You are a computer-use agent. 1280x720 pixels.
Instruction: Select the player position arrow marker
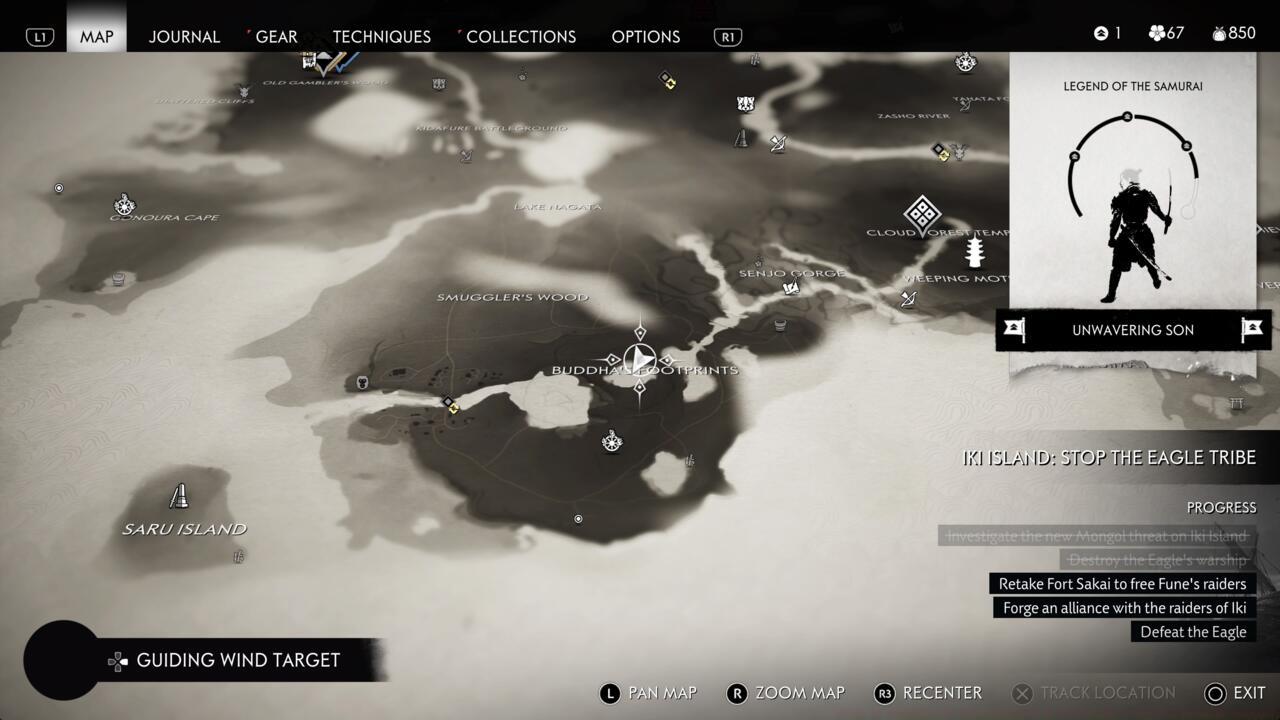639,360
